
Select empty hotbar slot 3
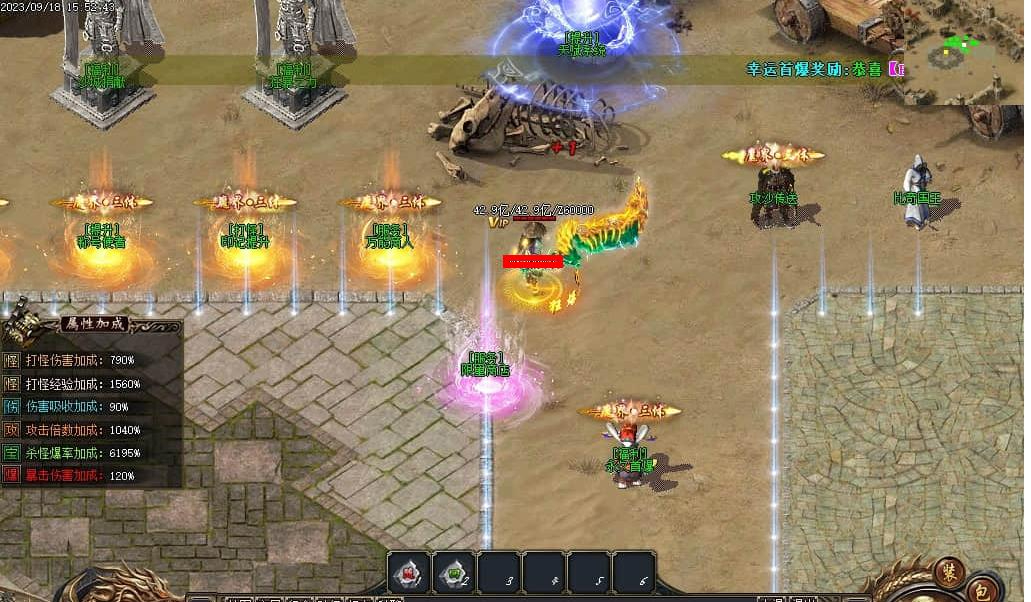501,573
